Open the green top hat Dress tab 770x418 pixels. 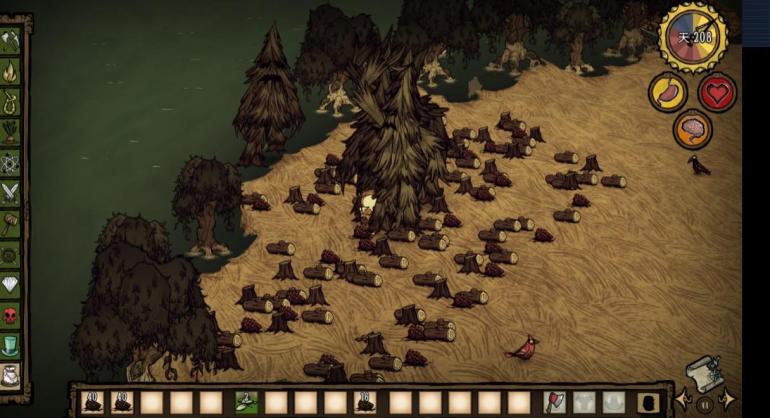13,345
